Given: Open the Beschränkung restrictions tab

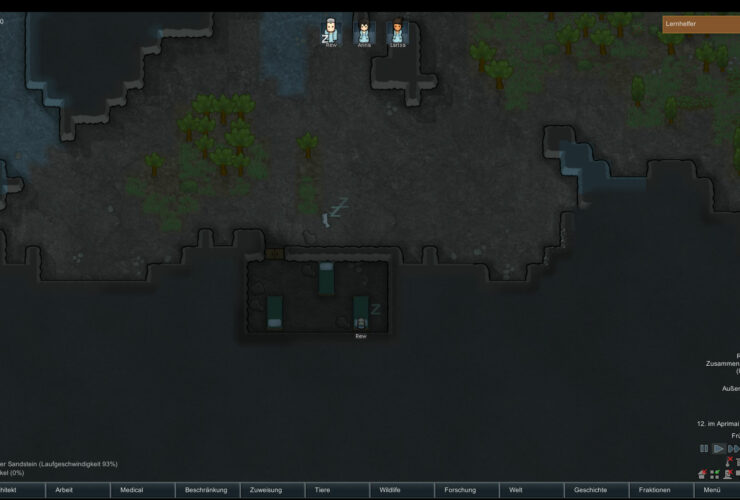Looking at the screenshot, I should (x=206, y=490).
